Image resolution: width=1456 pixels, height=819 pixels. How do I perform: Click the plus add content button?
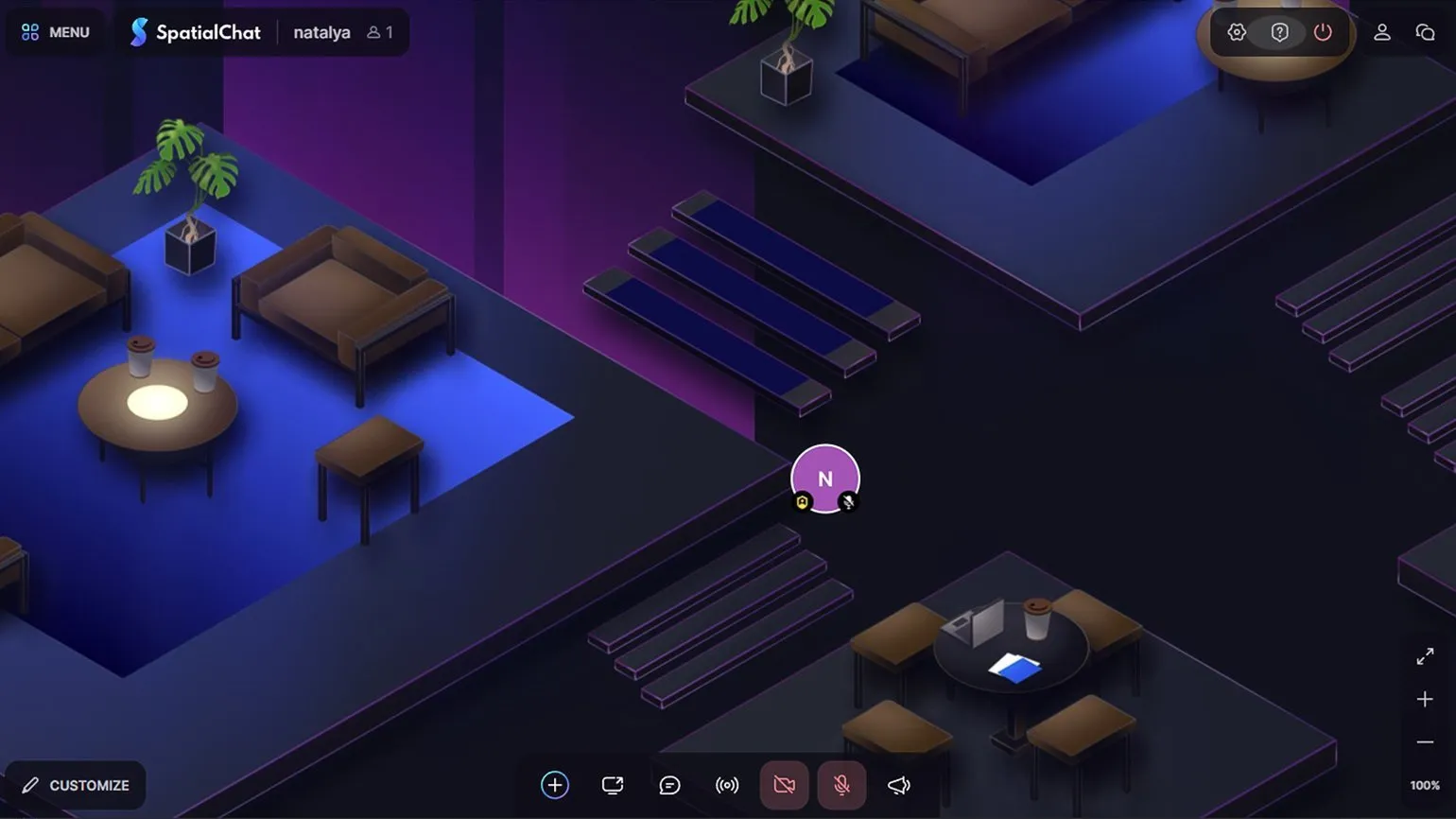tap(555, 785)
